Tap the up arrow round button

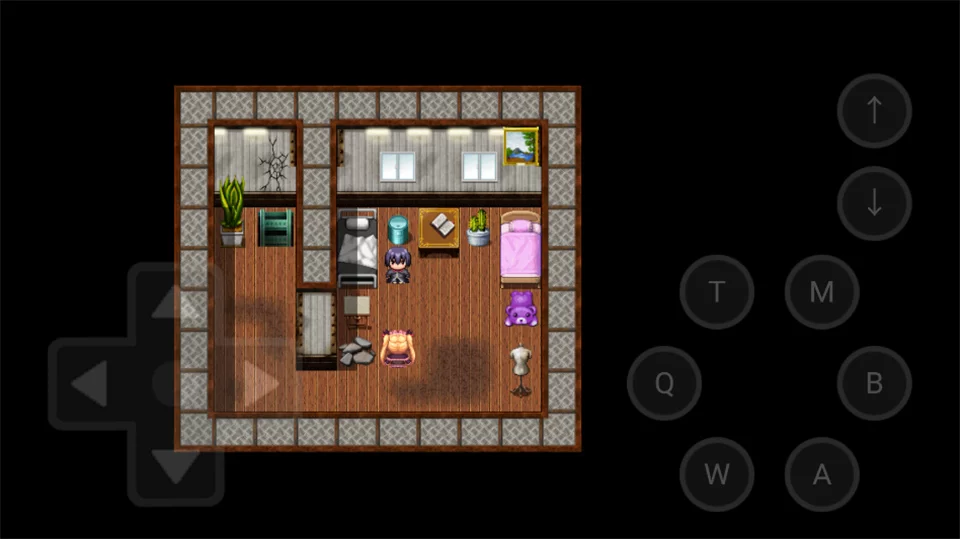click(874, 111)
